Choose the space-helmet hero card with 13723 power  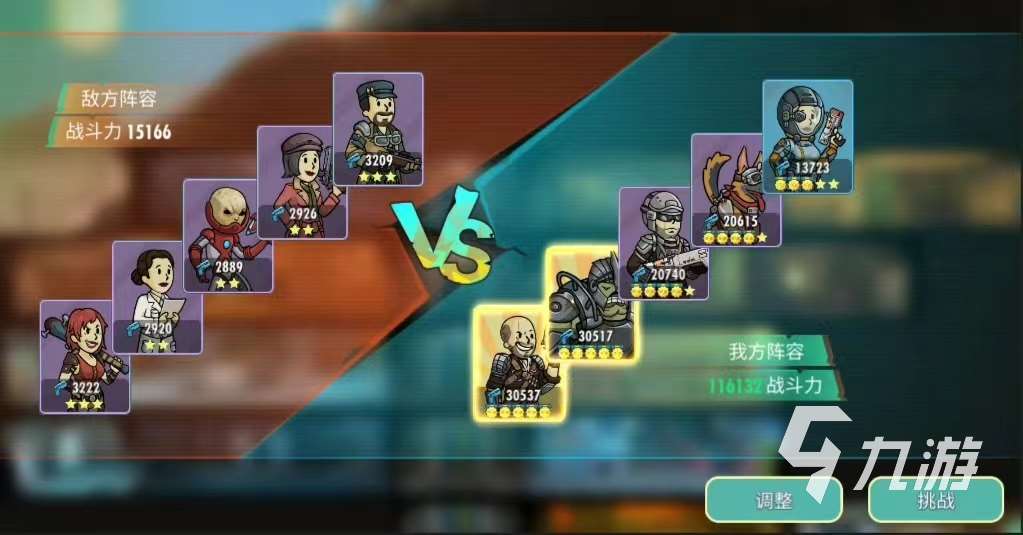pos(807,136)
